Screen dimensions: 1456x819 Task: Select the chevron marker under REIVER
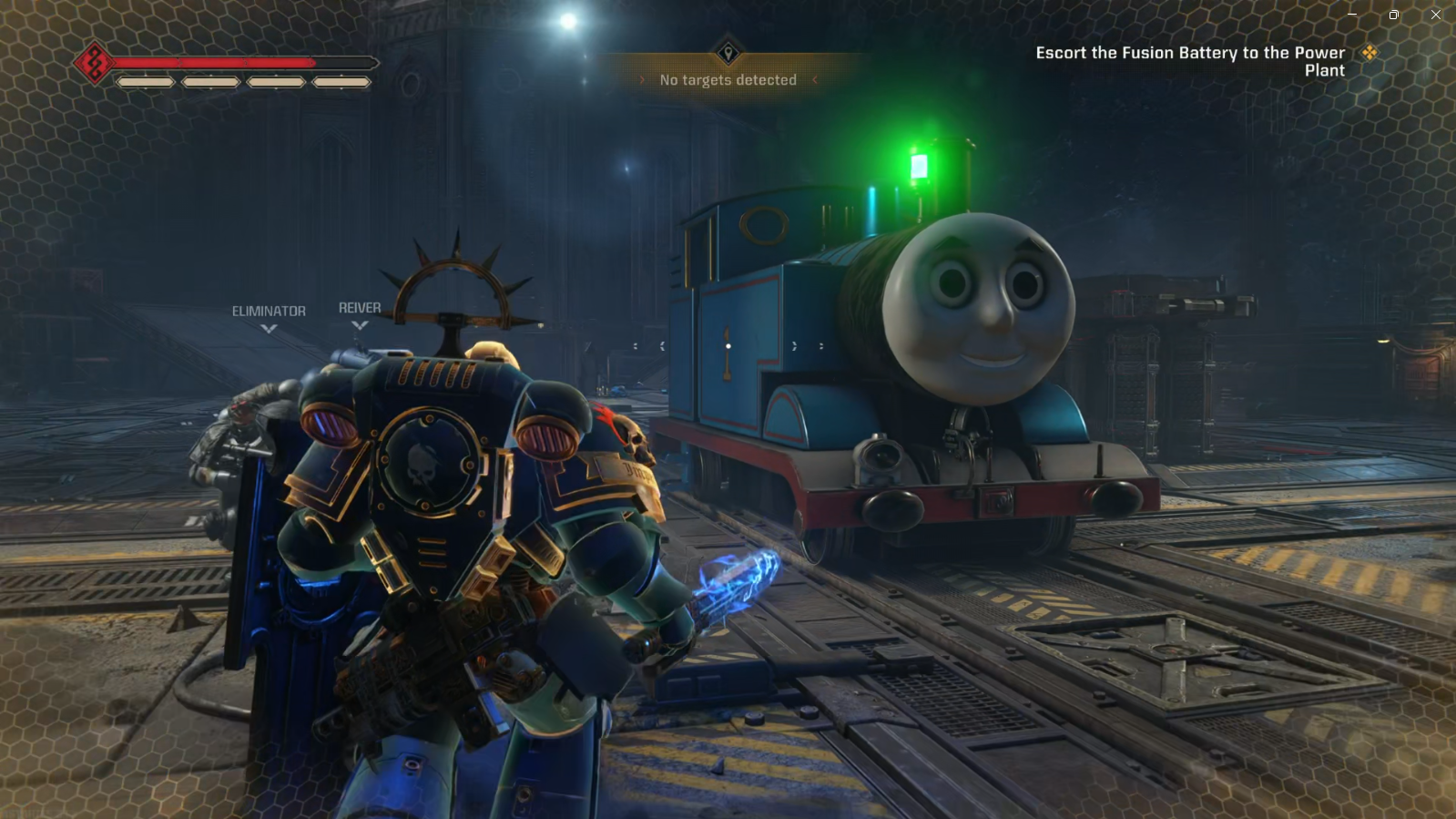pos(361,327)
